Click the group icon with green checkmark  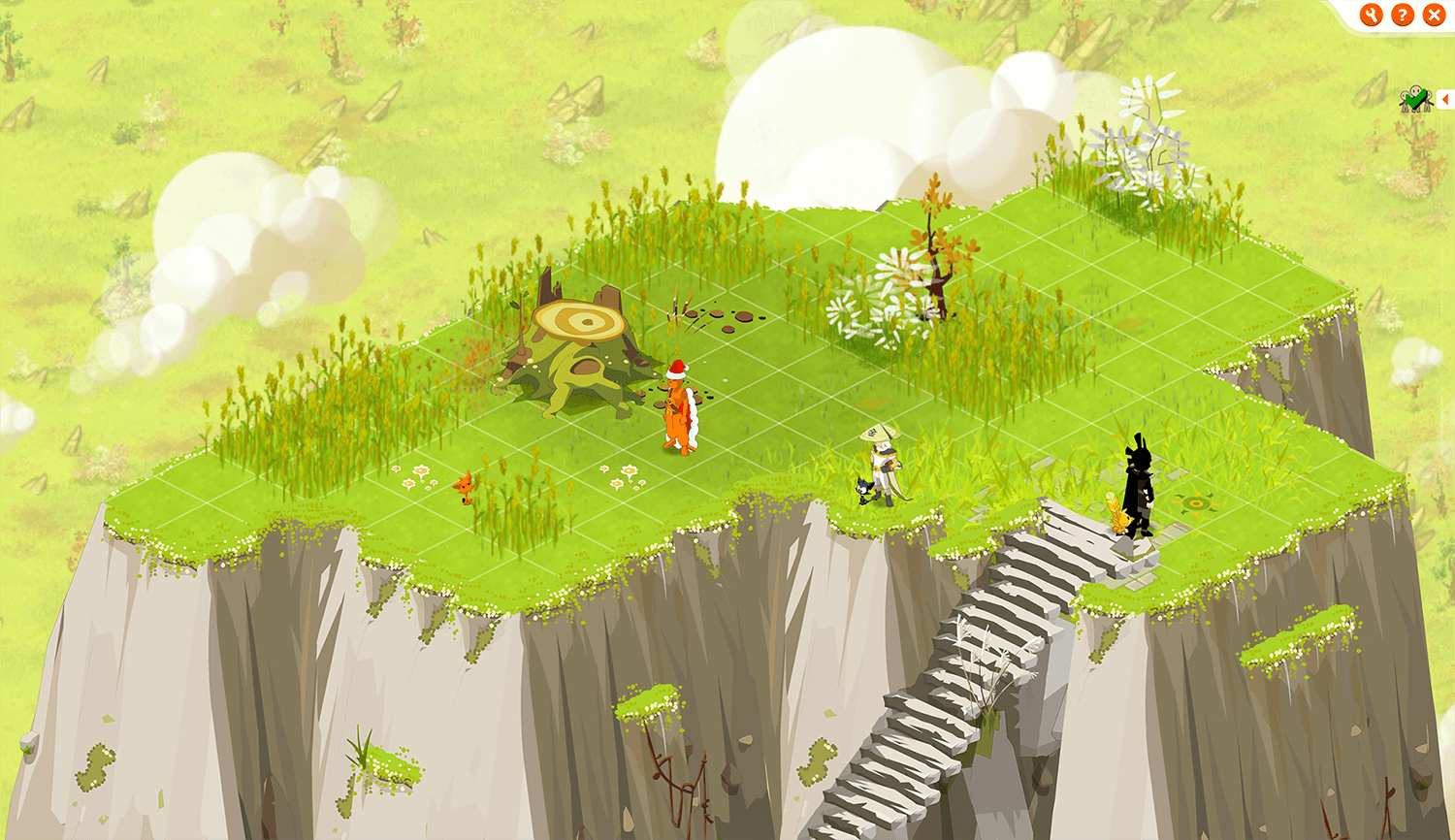click(1415, 99)
